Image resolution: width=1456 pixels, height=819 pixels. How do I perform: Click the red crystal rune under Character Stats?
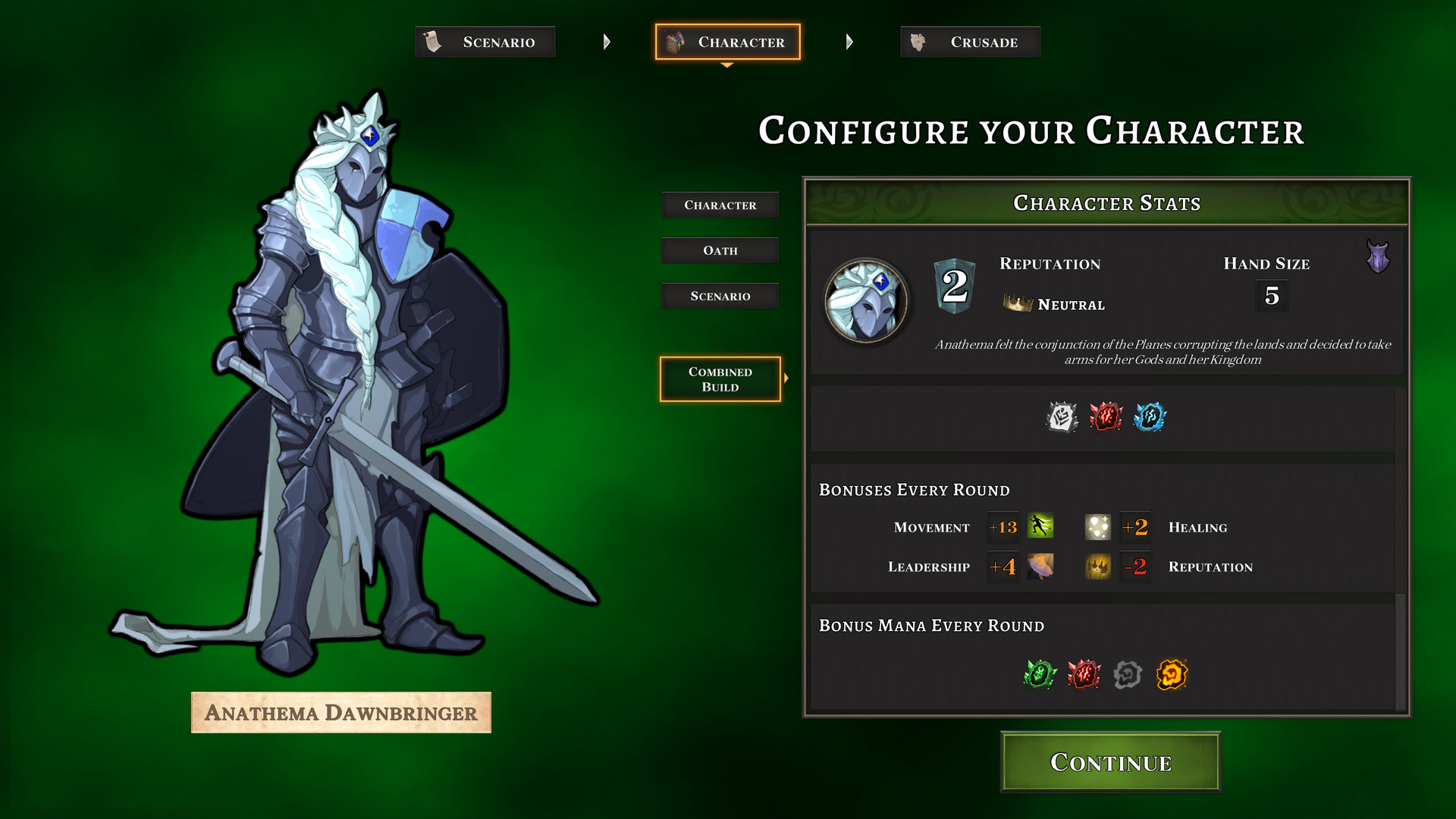(x=1105, y=418)
